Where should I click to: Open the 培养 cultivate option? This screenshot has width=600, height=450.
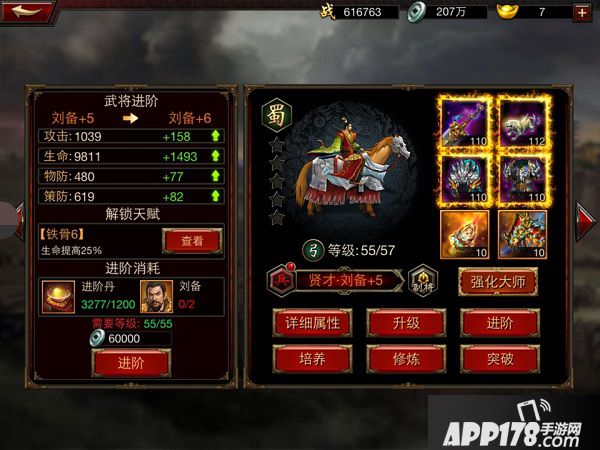tap(314, 358)
